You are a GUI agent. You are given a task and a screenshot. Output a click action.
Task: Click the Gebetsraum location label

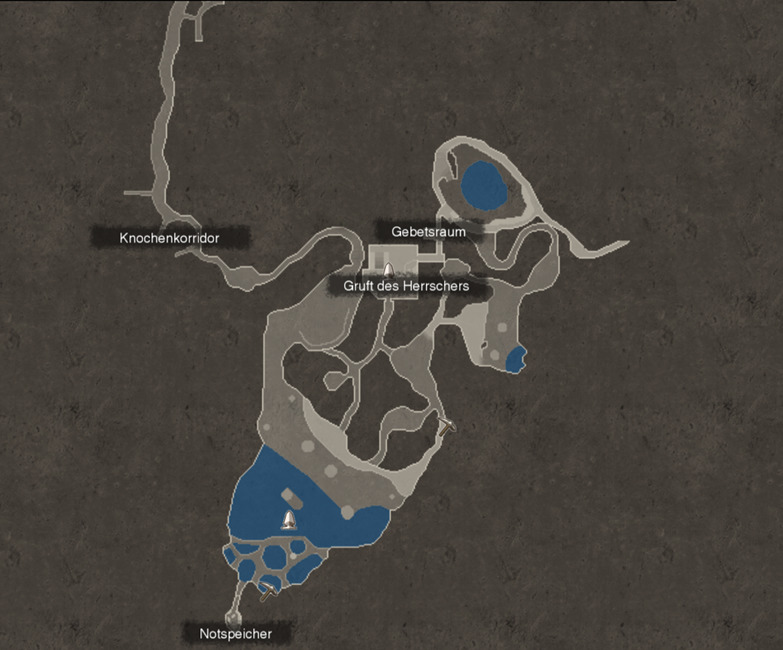pyautogui.click(x=428, y=231)
